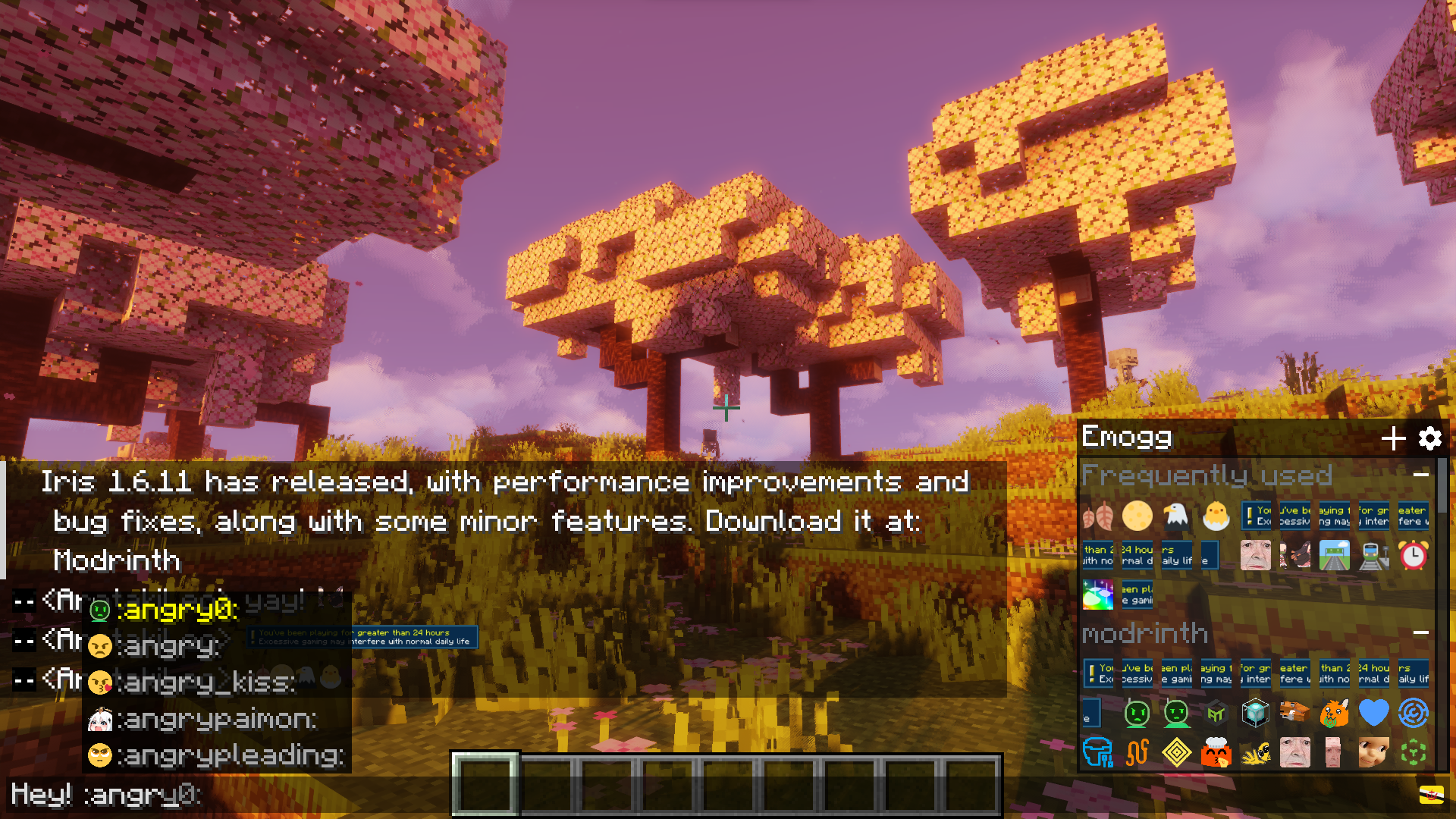Choose the :angrypaimon: suggestion
This screenshot has height=819, width=1456.
coord(216,719)
